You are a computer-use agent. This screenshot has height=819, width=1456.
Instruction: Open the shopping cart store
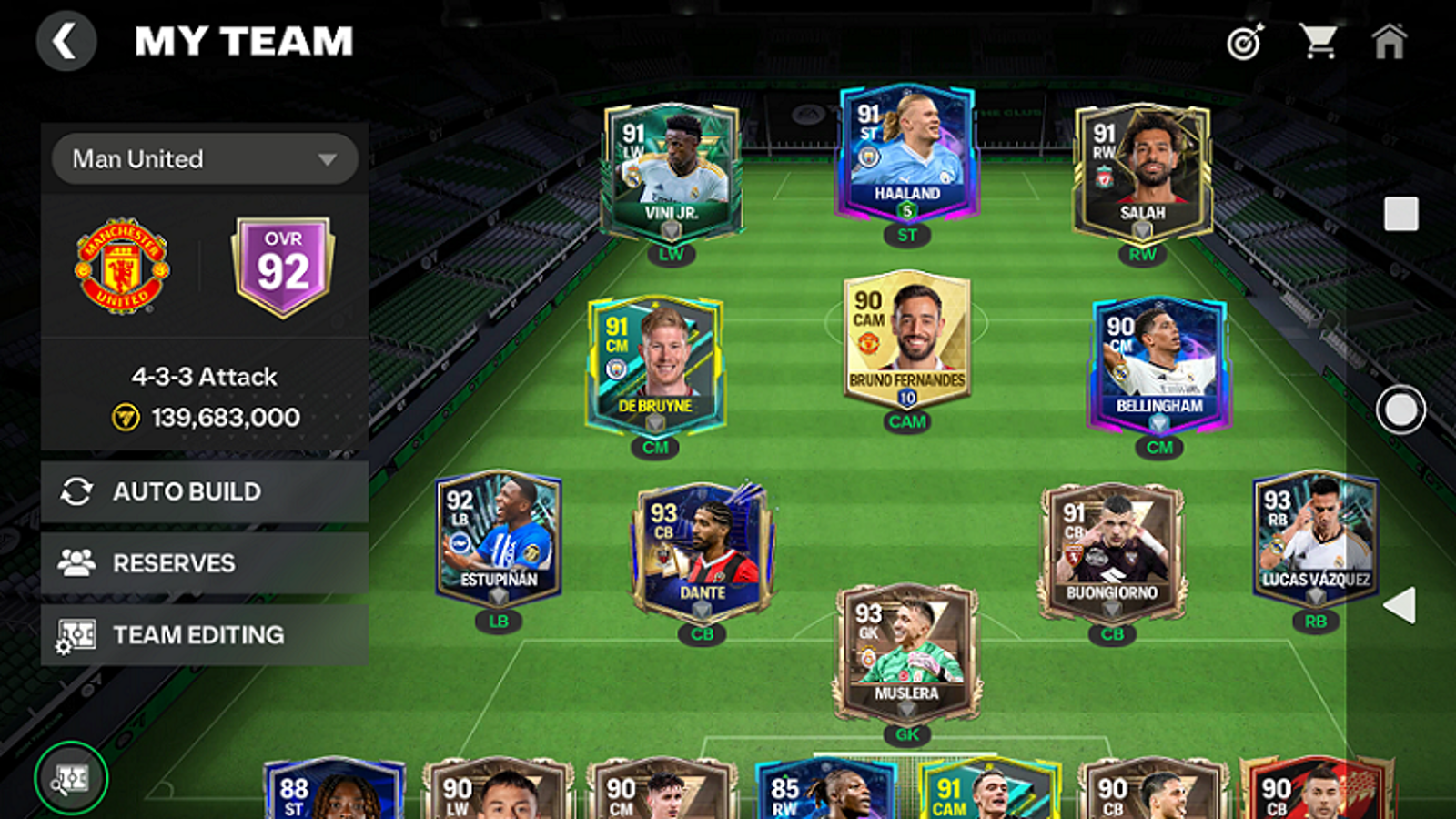tap(1318, 42)
